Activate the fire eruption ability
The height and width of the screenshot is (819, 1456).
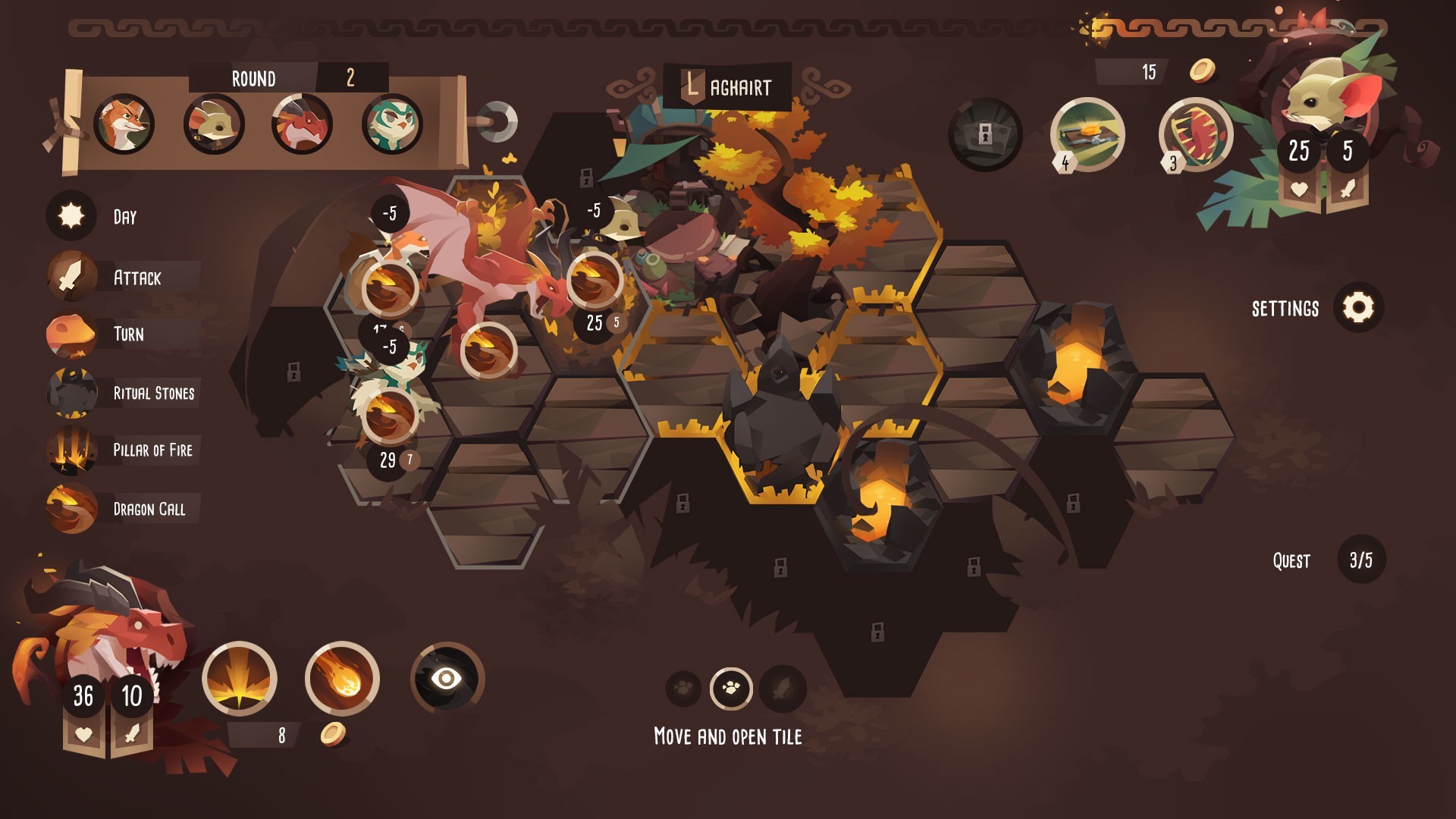tap(240, 678)
